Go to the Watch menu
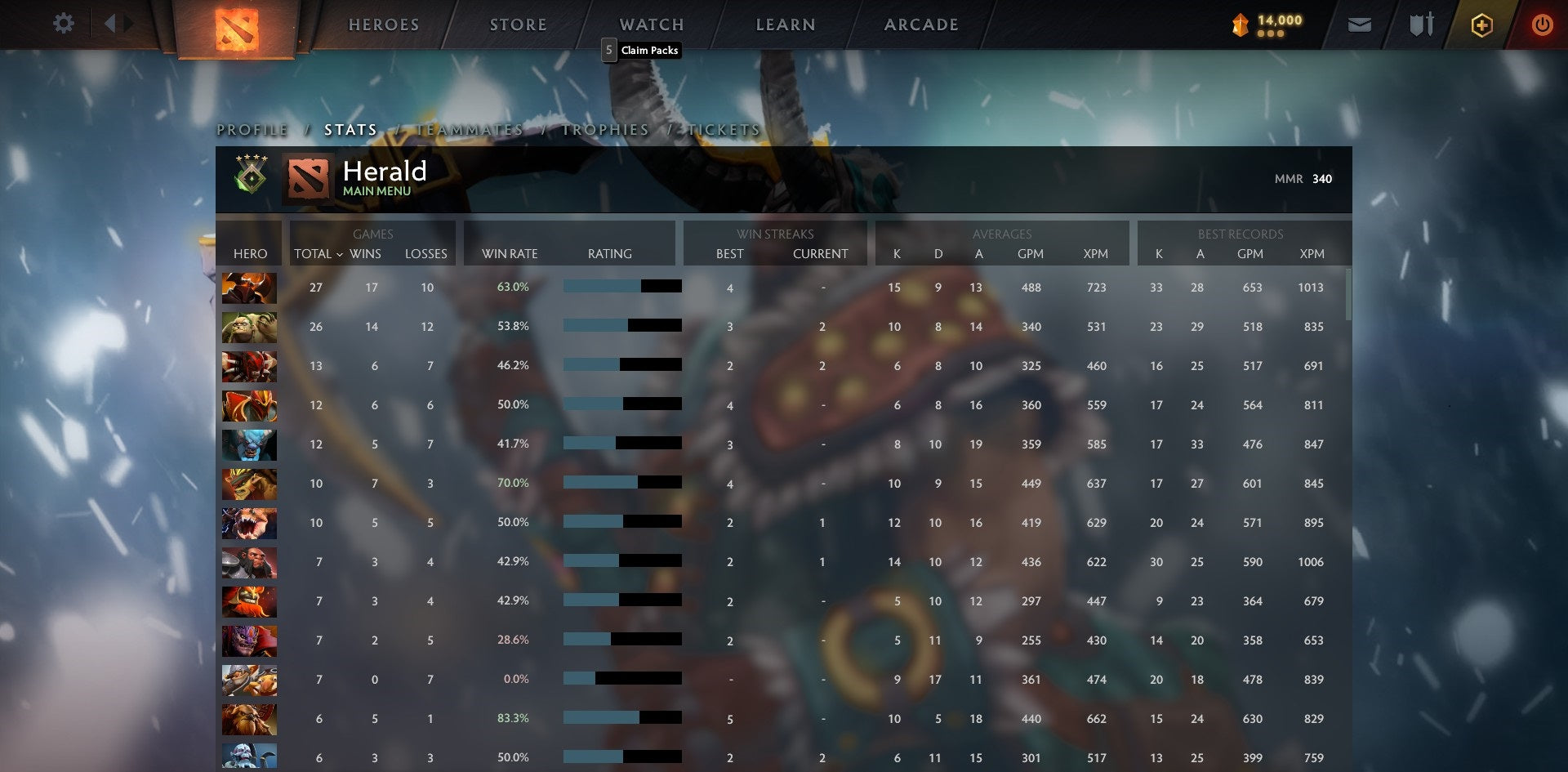The width and height of the screenshot is (1568, 772). 651,24
